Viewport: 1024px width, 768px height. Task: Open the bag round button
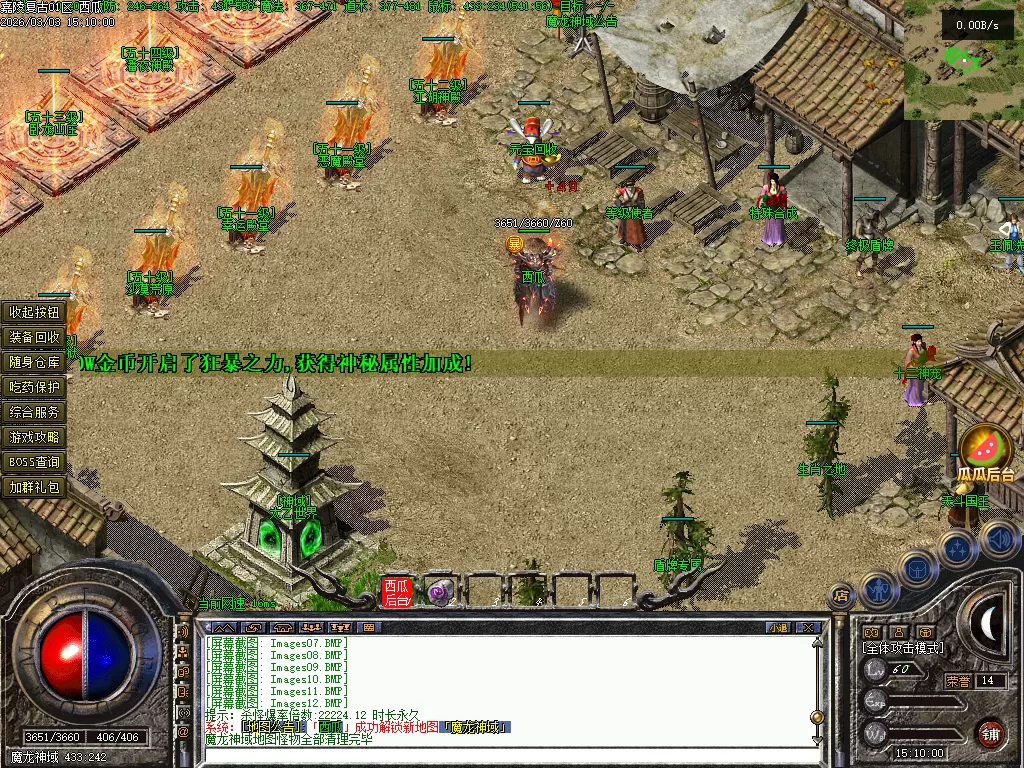(x=917, y=569)
